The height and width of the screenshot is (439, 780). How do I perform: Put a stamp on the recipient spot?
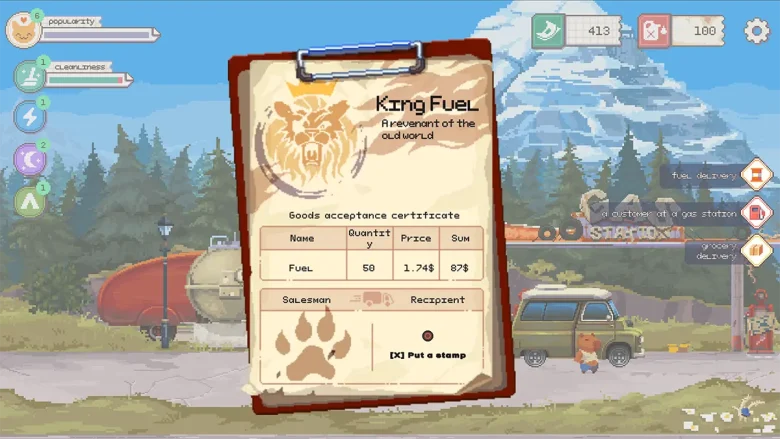click(428, 337)
